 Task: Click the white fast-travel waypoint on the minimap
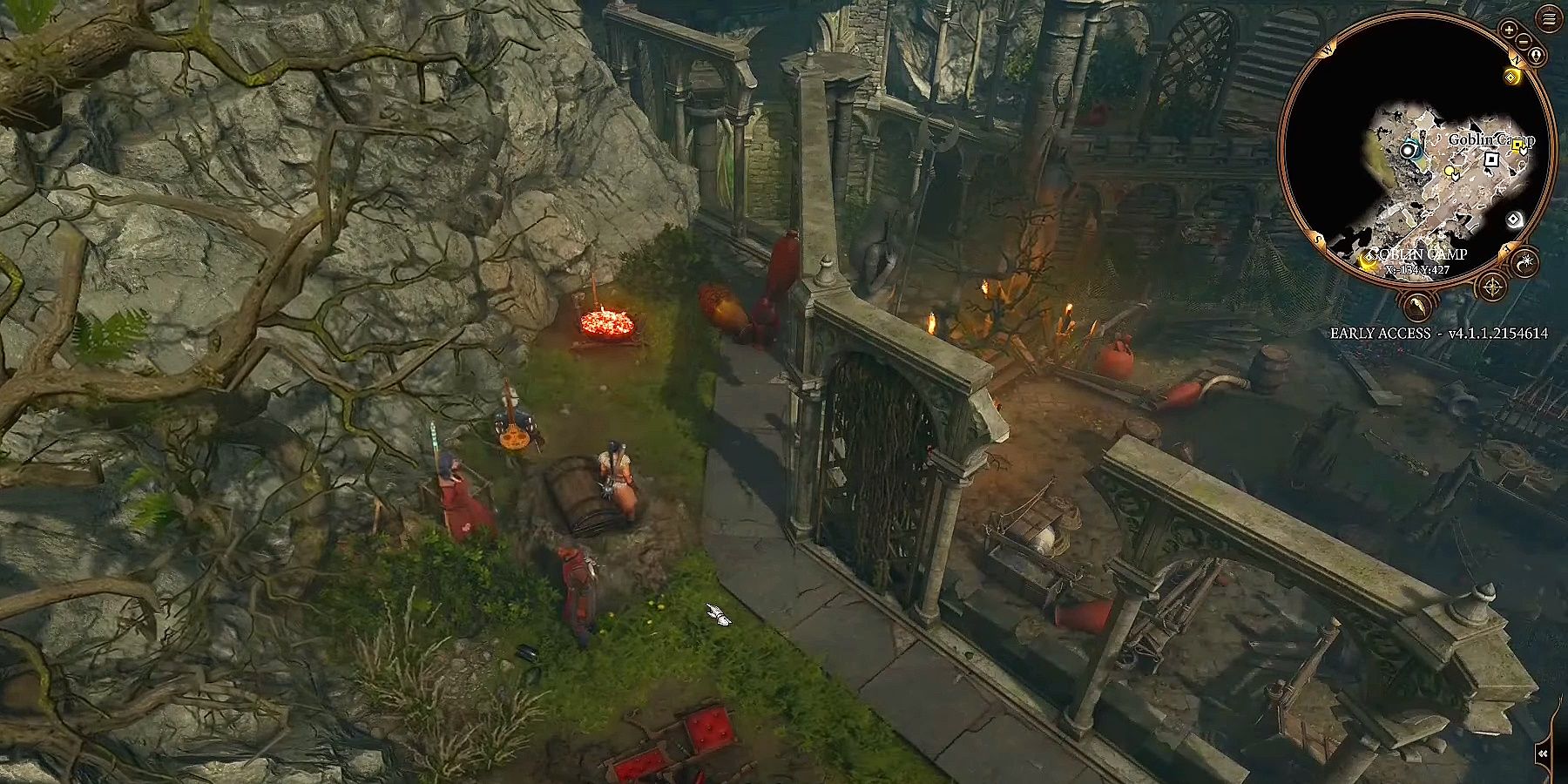(x=1513, y=219)
